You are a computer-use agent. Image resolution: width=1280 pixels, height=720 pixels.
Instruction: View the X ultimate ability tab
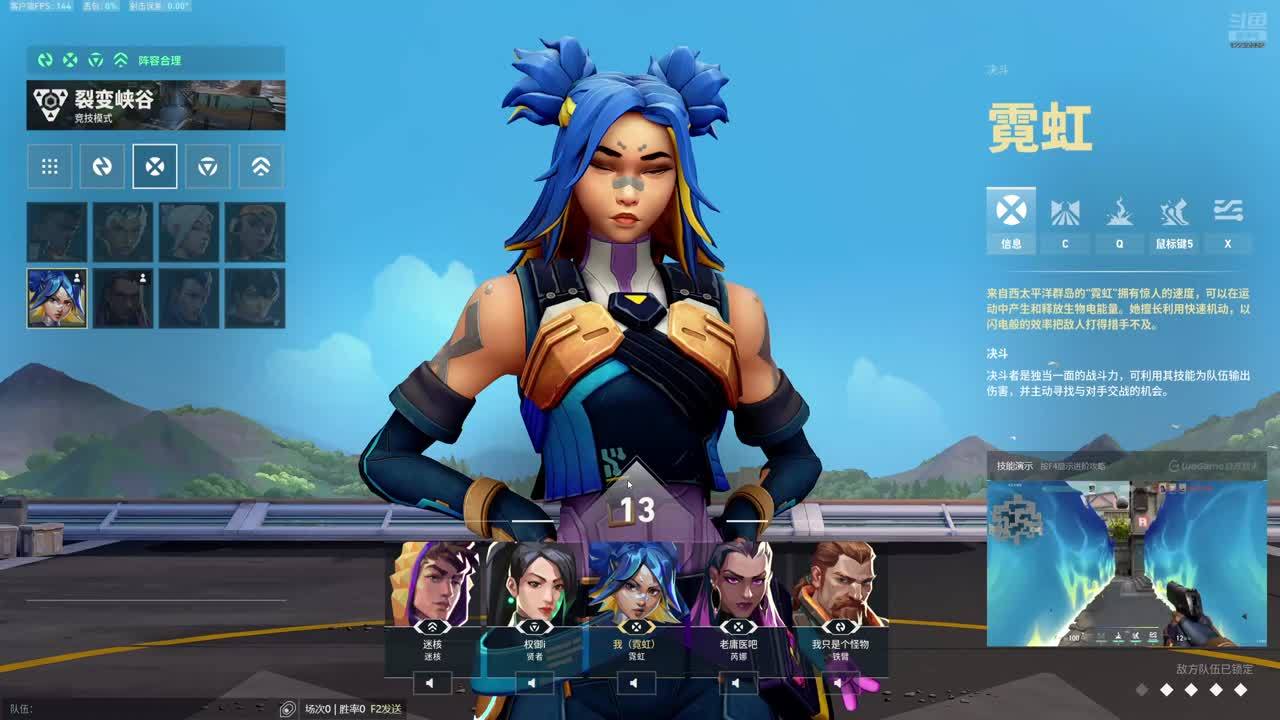[x=1227, y=220]
